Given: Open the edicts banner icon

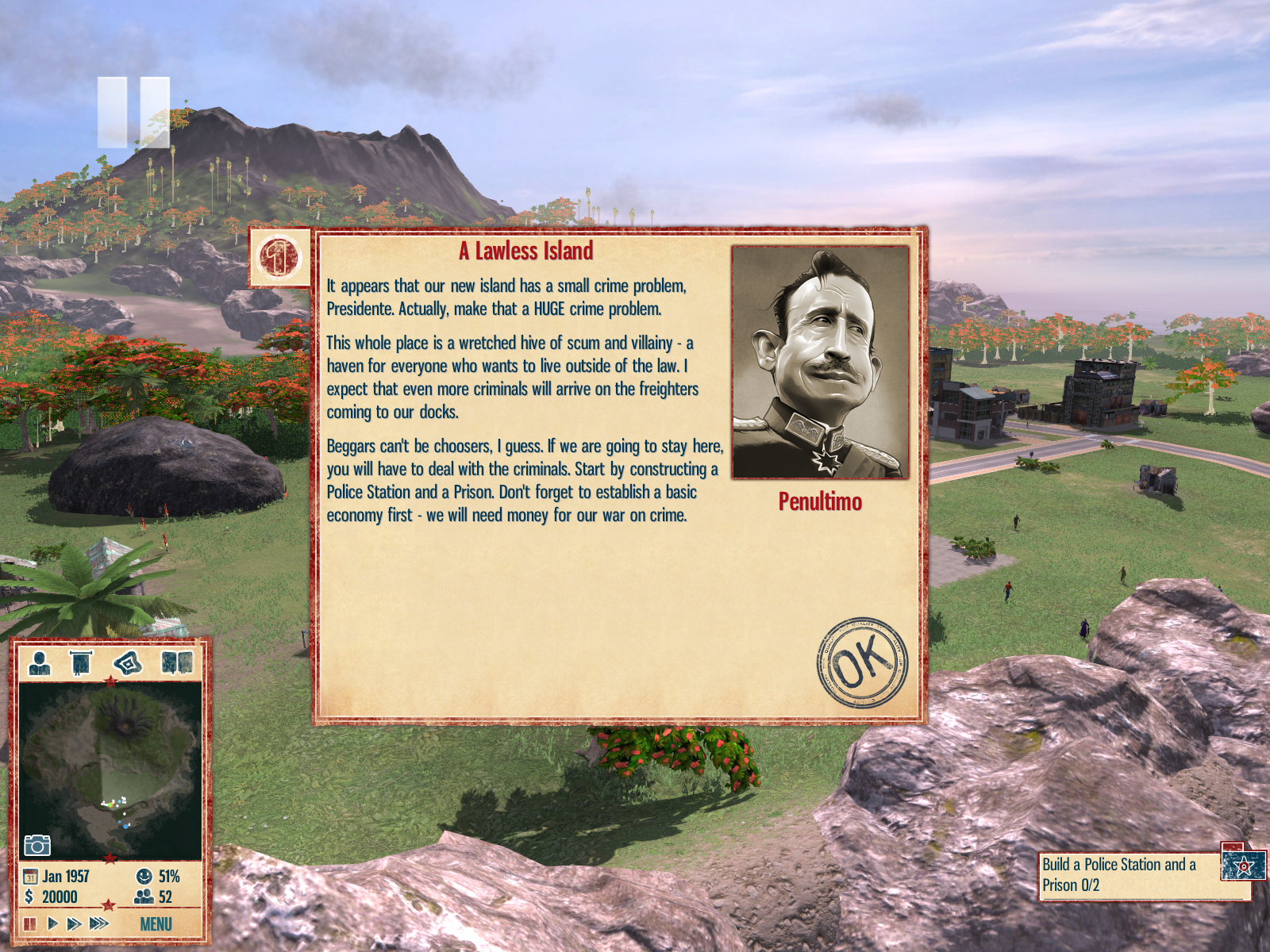Looking at the screenshot, I should tap(81, 662).
